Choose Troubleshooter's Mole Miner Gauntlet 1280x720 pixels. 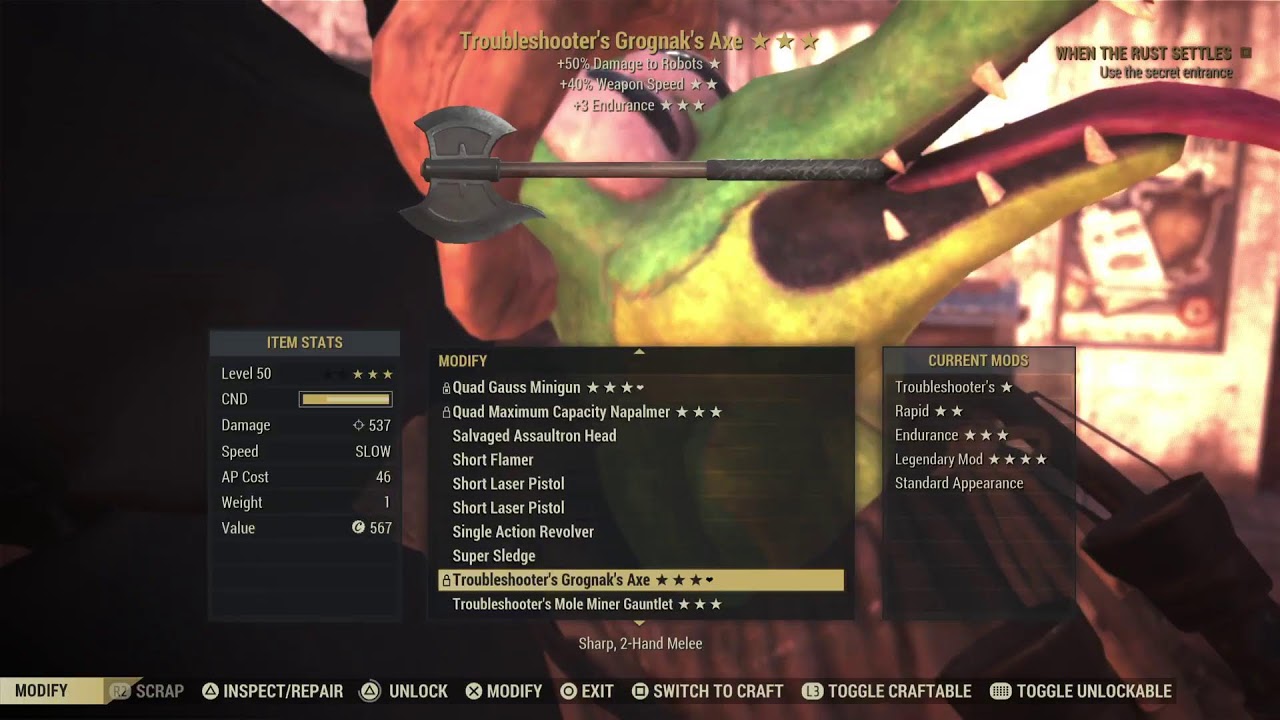586,604
